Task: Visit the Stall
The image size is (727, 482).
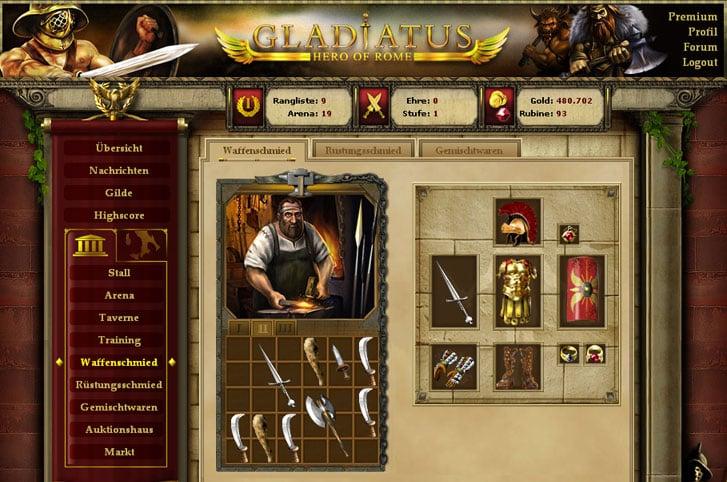Action: (119, 273)
